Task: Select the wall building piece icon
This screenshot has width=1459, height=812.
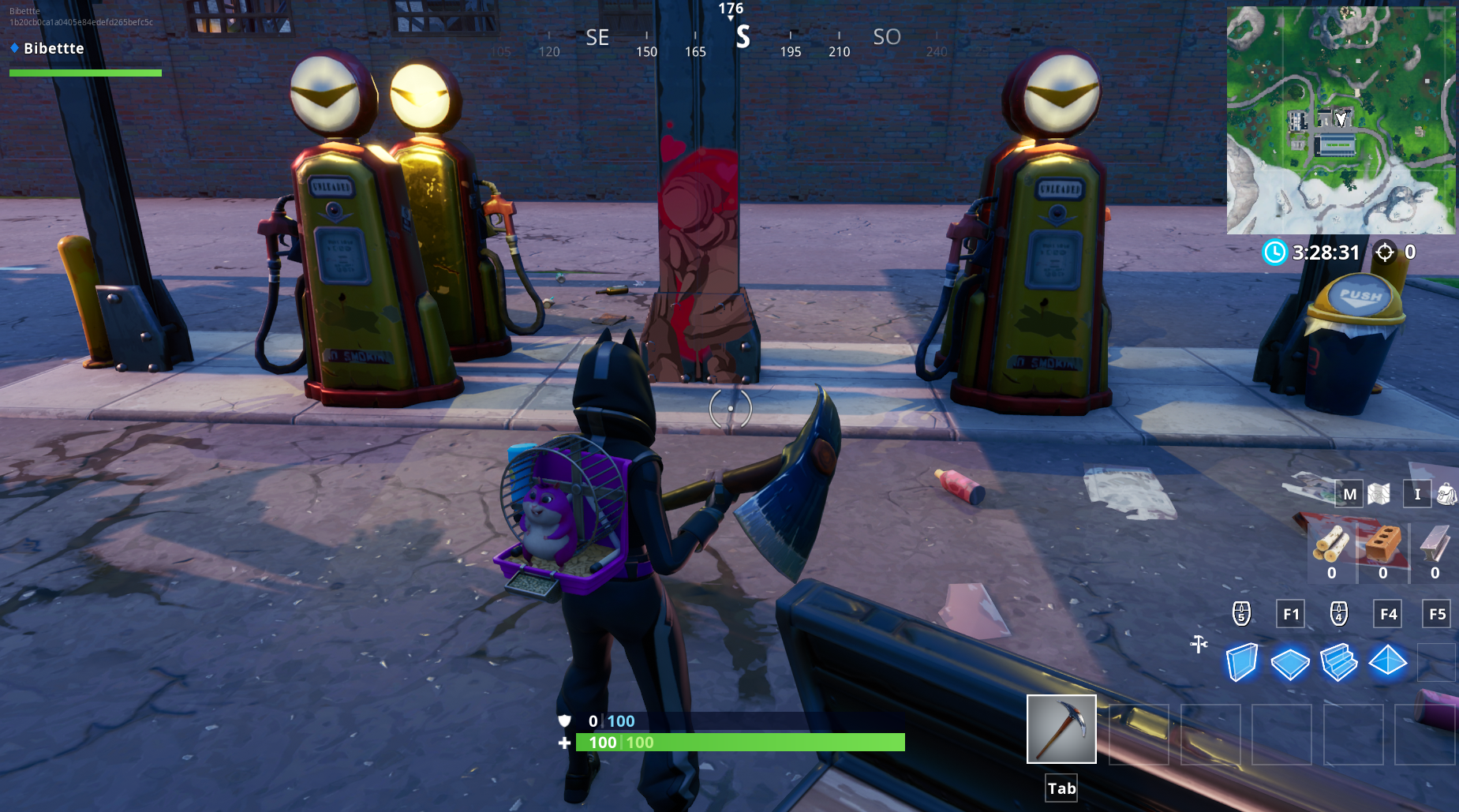Action: [1241, 662]
